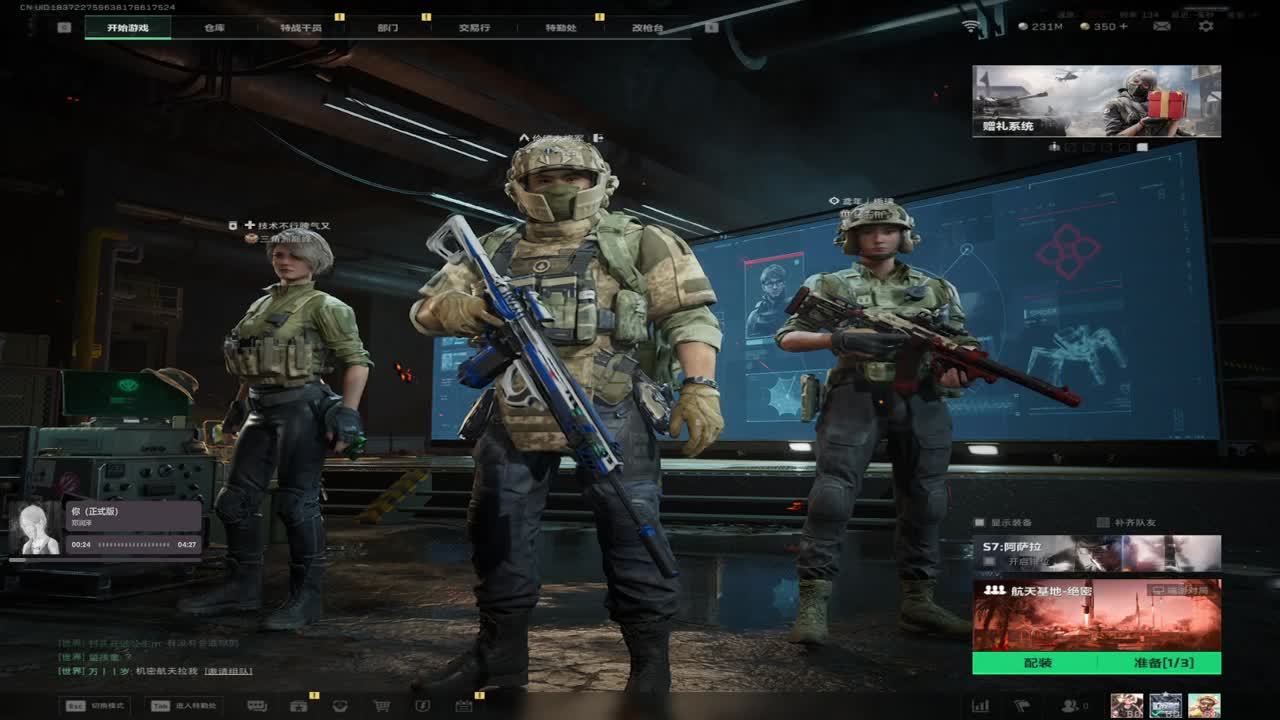Image resolution: width=1280 pixels, height=720 pixels.
Task: Switch to the 部门 tab
Action: (388, 28)
